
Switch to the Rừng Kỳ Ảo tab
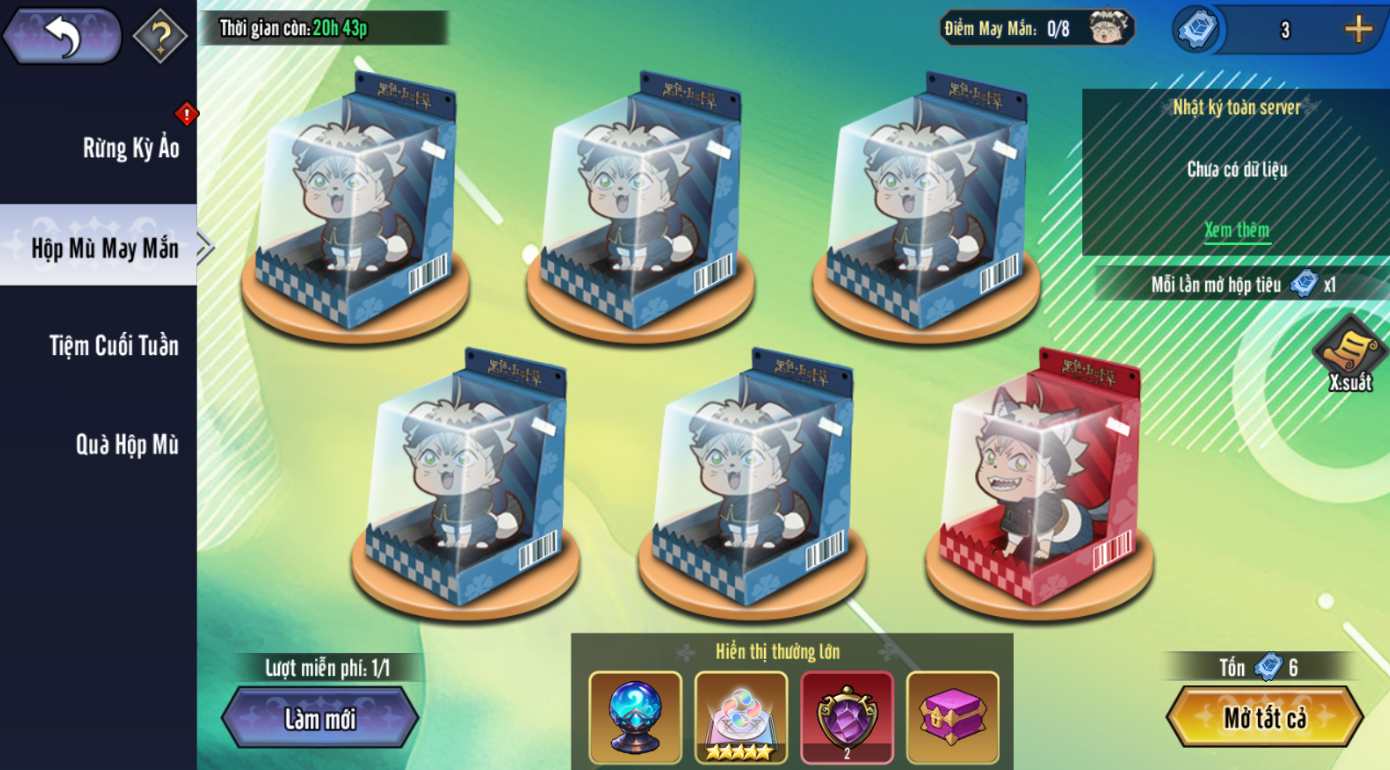pyautogui.click(x=130, y=148)
